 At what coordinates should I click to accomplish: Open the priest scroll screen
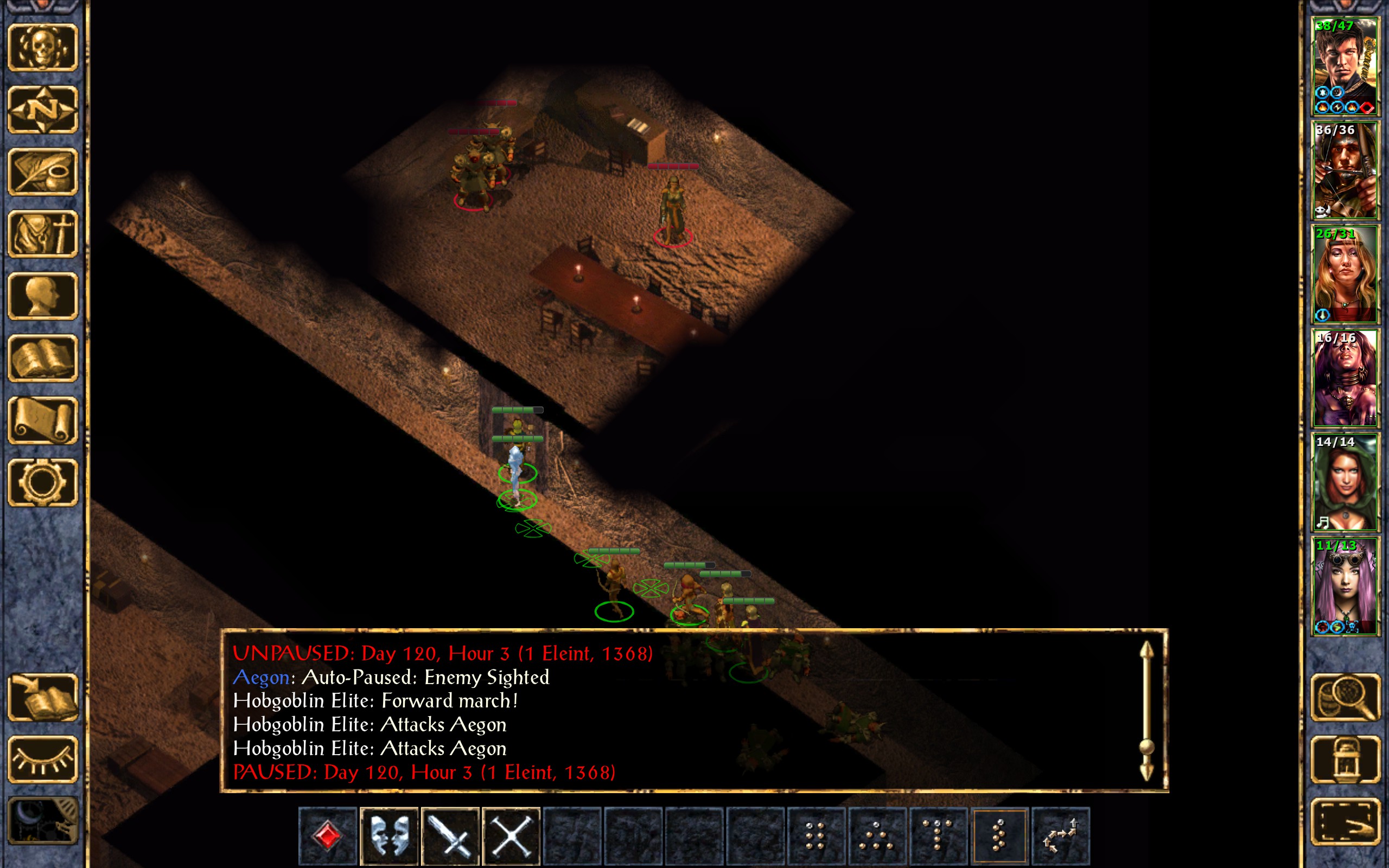pos(42,420)
